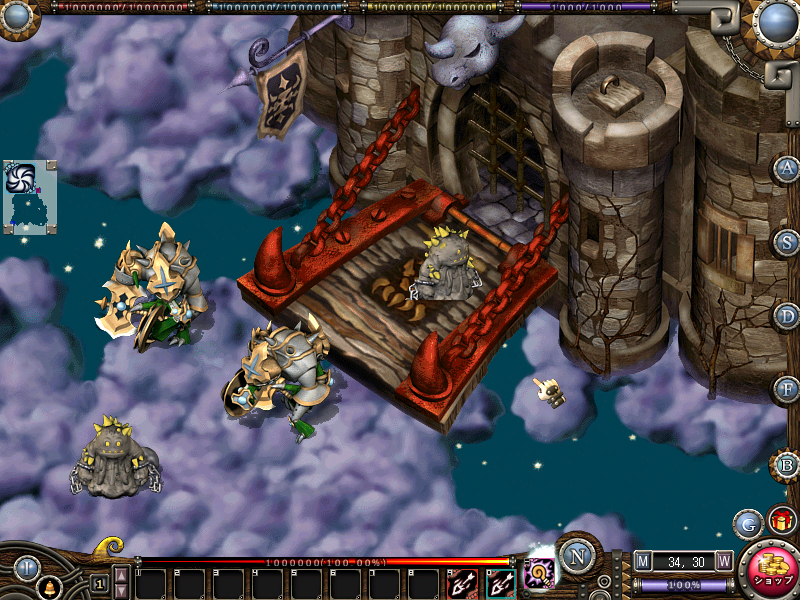Activate the round A side button
The height and width of the screenshot is (600, 800).
(787, 168)
